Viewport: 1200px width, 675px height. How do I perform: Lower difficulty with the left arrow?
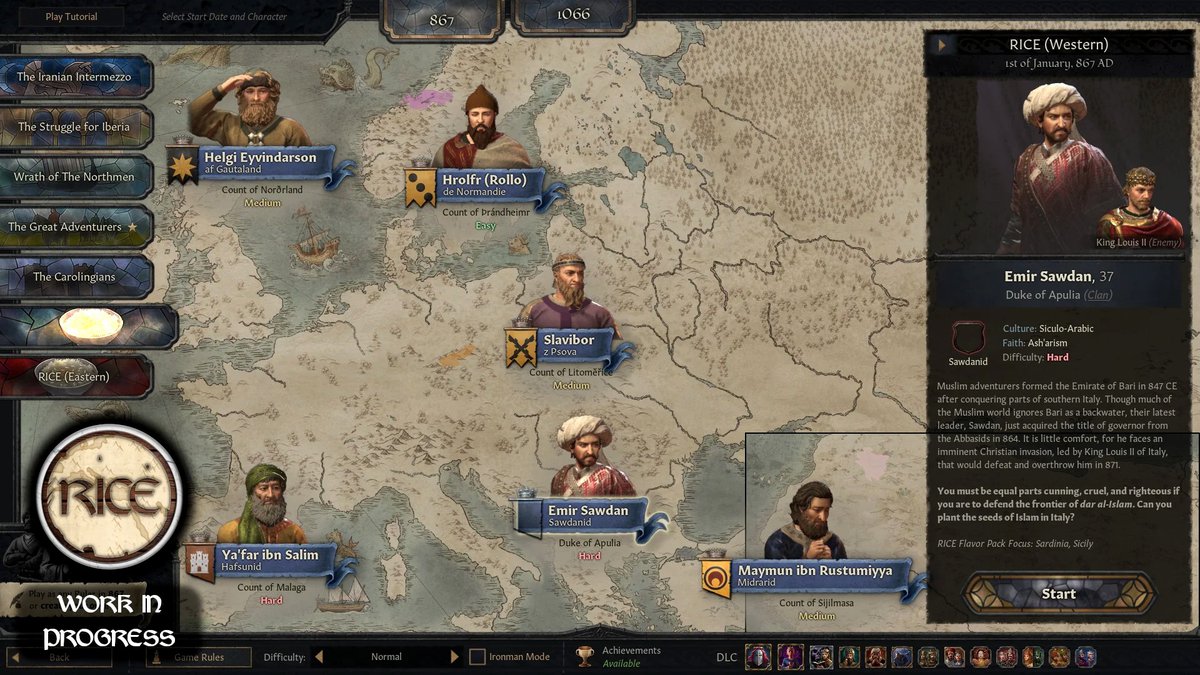tap(319, 657)
